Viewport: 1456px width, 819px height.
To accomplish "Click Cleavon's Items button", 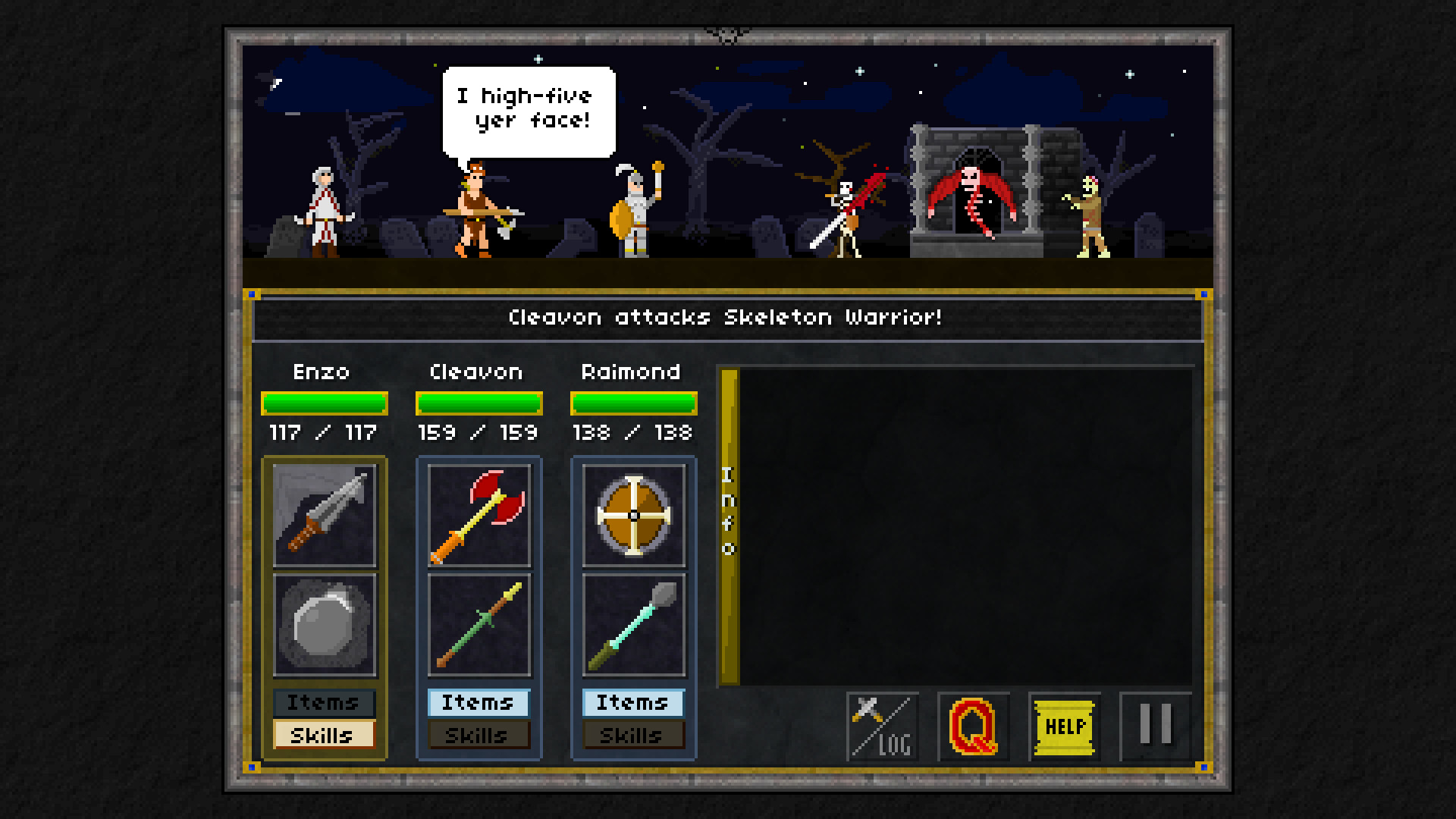I will [x=479, y=703].
